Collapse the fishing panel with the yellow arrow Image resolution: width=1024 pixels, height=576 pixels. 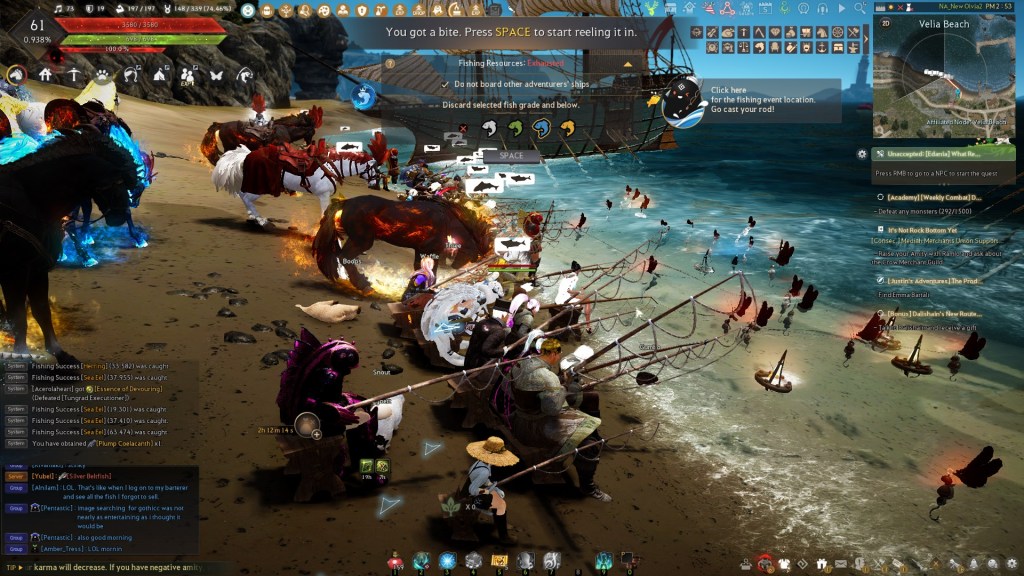(x=628, y=63)
